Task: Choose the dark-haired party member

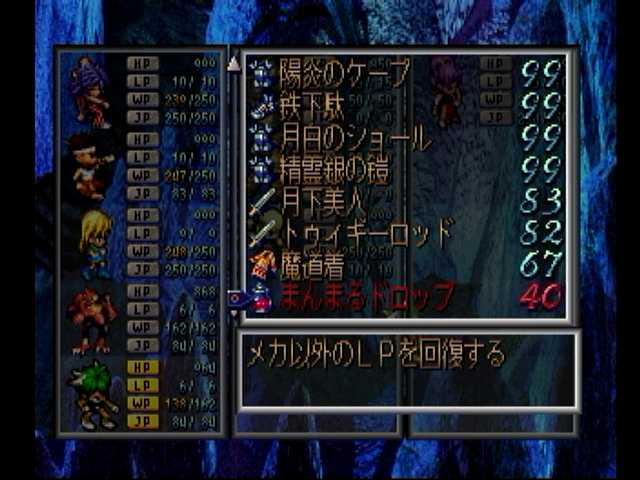Action: click(x=90, y=166)
